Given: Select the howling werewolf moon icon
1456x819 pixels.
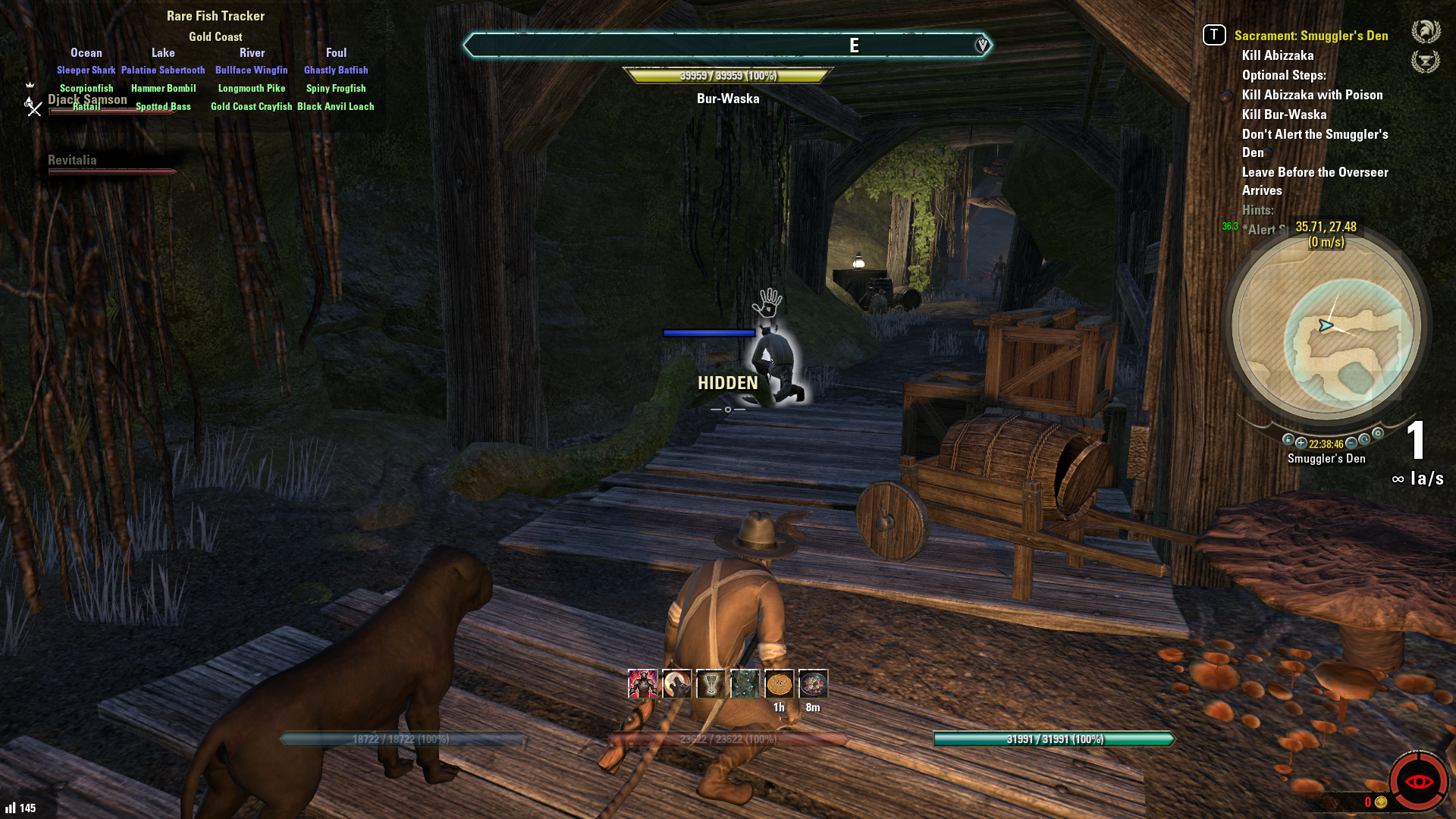Looking at the screenshot, I should pos(676,684).
